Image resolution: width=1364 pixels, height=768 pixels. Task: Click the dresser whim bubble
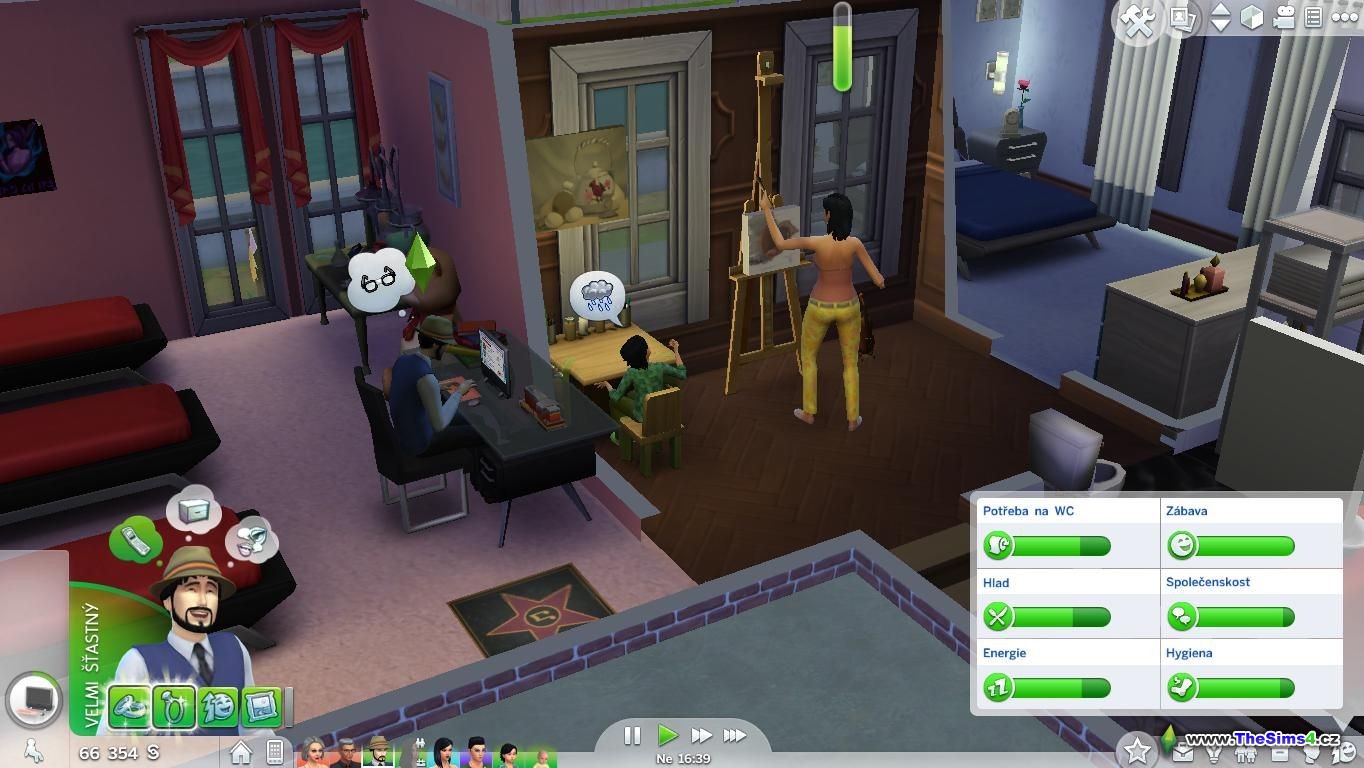193,511
